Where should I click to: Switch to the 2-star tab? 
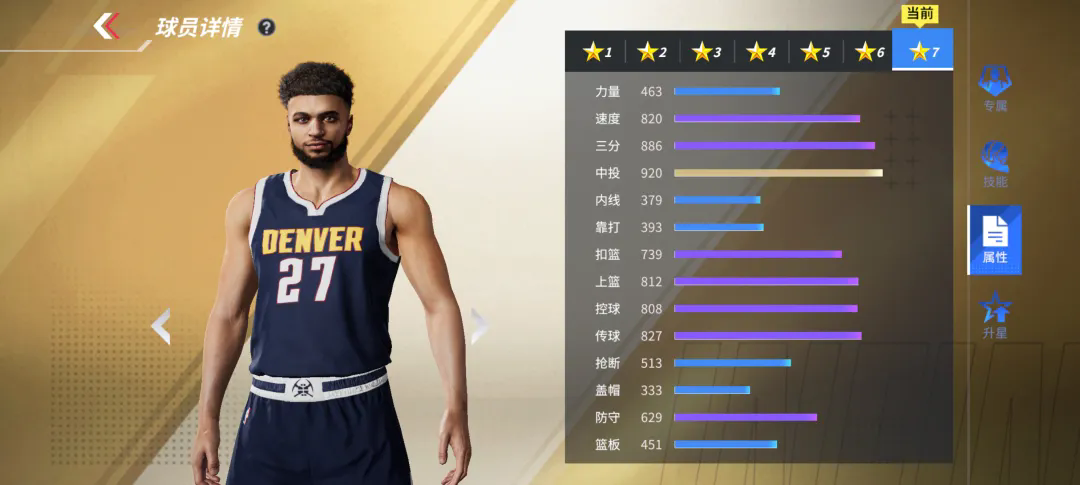[x=653, y=51]
